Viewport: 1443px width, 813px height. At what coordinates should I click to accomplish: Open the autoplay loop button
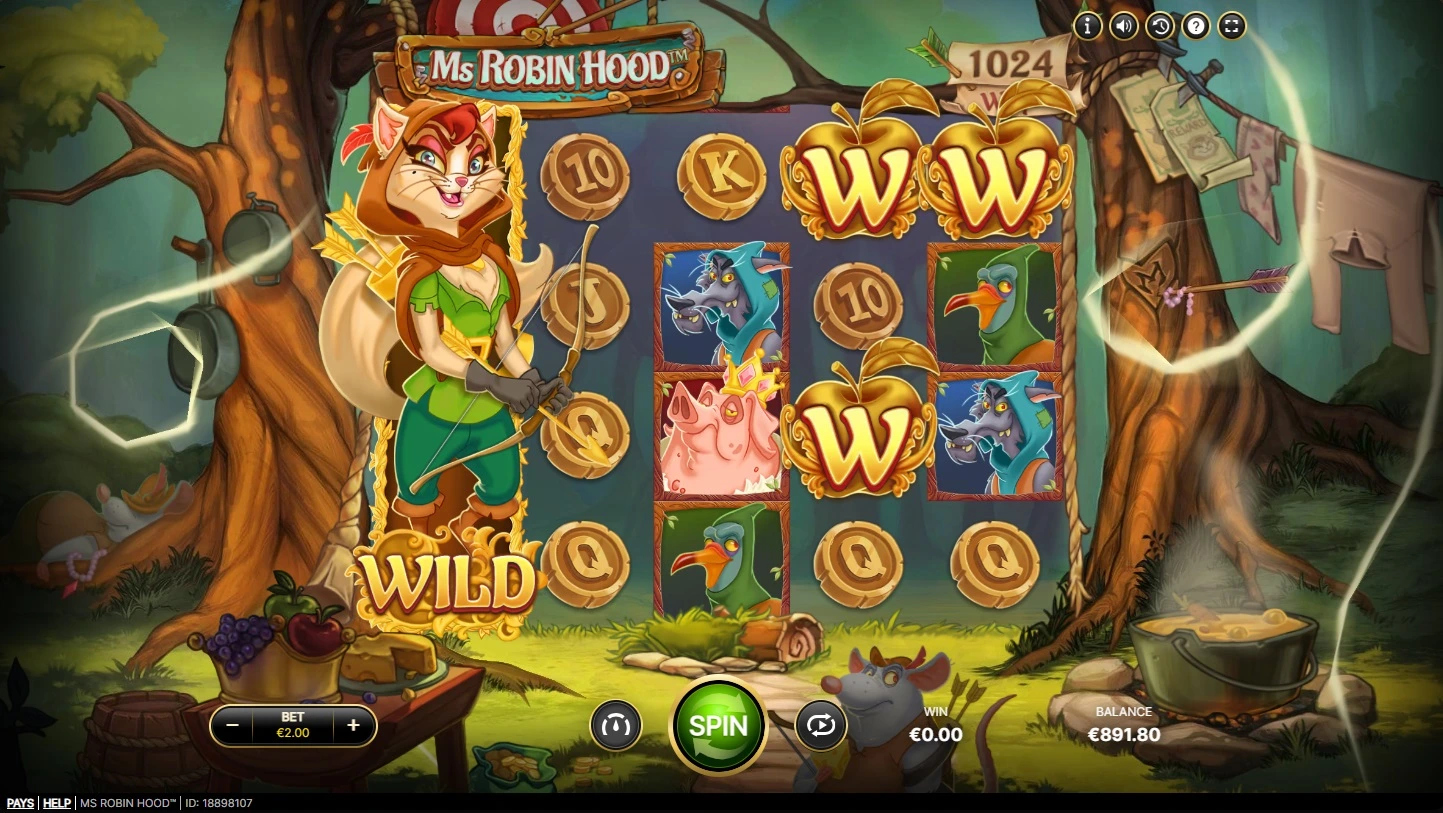(x=820, y=726)
